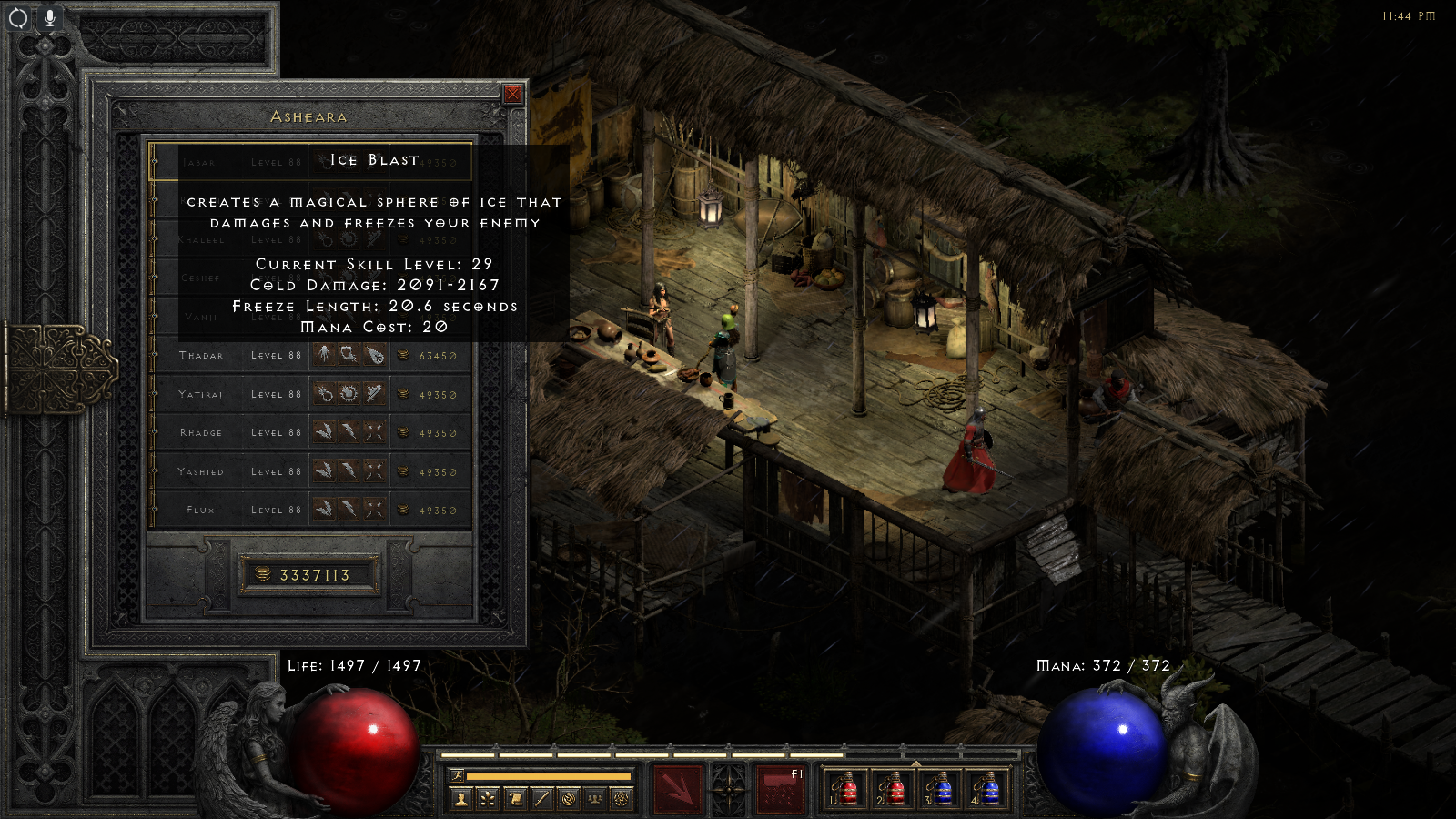The image size is (1456, 819).
Task: Open the skill tree icon in the mini panel
Action: tap(488, 799)
